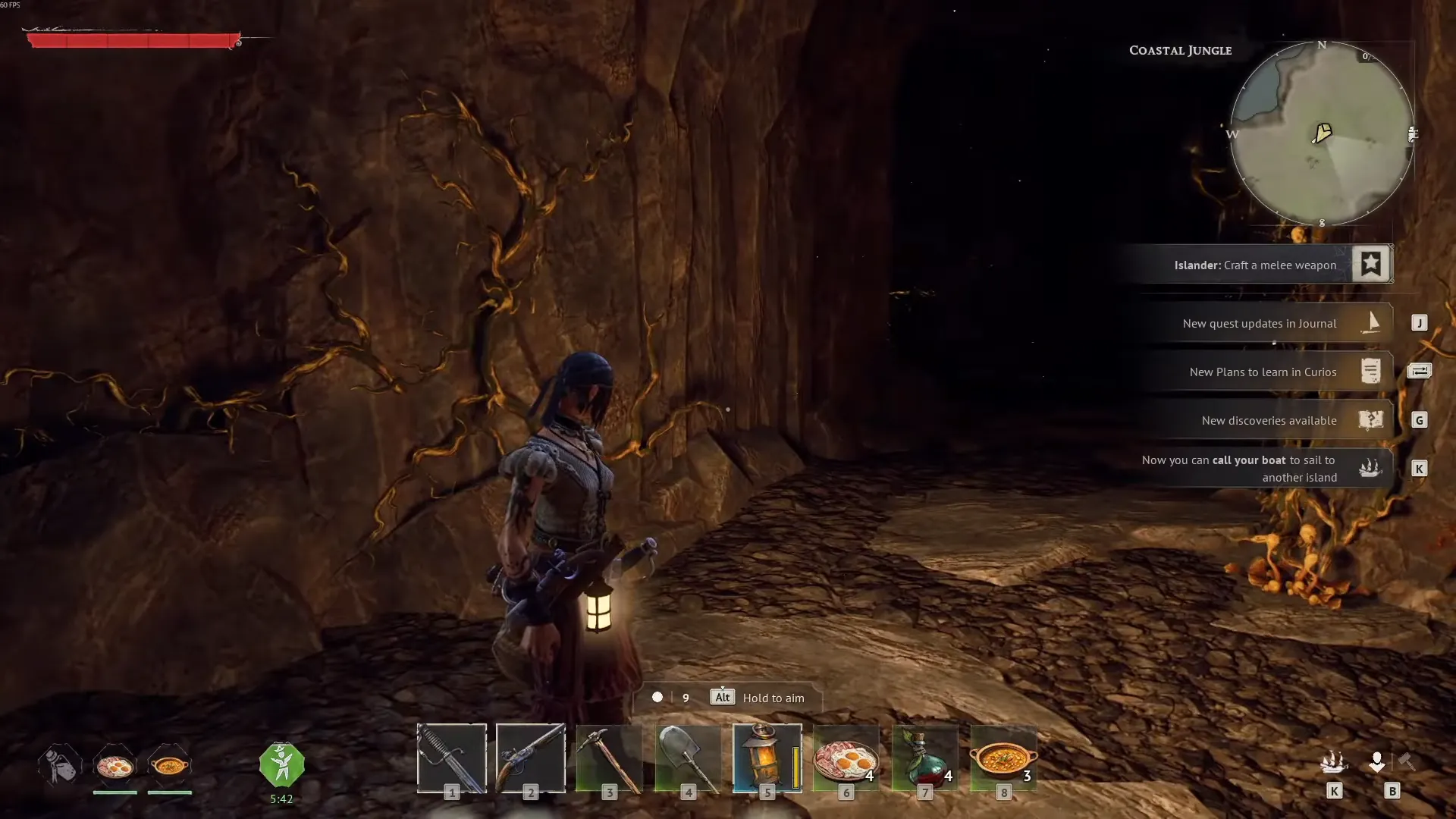
Task: Open the Coastal Jungle minimap
Action: point(1322,134)
